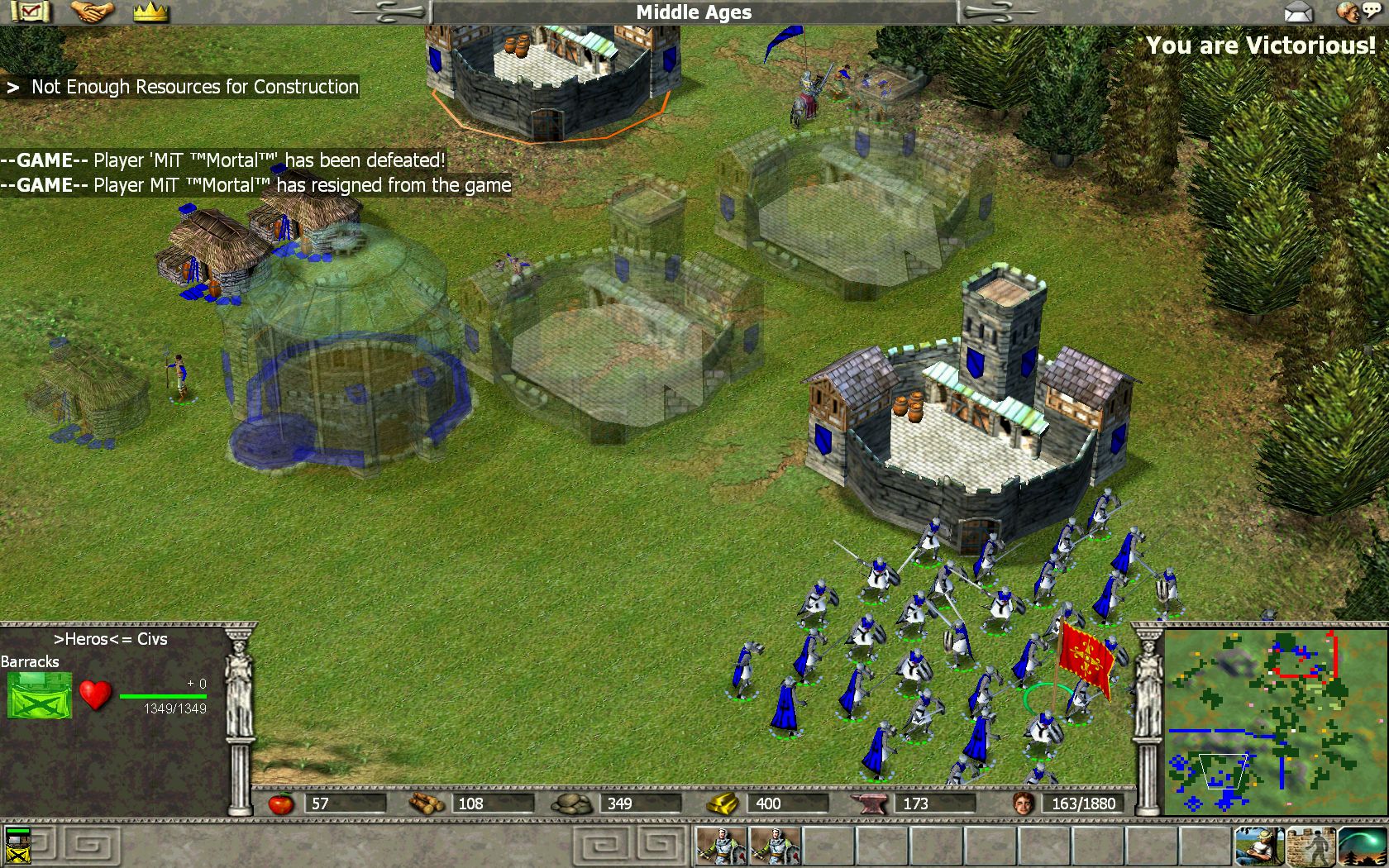Select the green Barracks portrait
This screenshot has width=1389, height=868.
(x=39, y=695)
